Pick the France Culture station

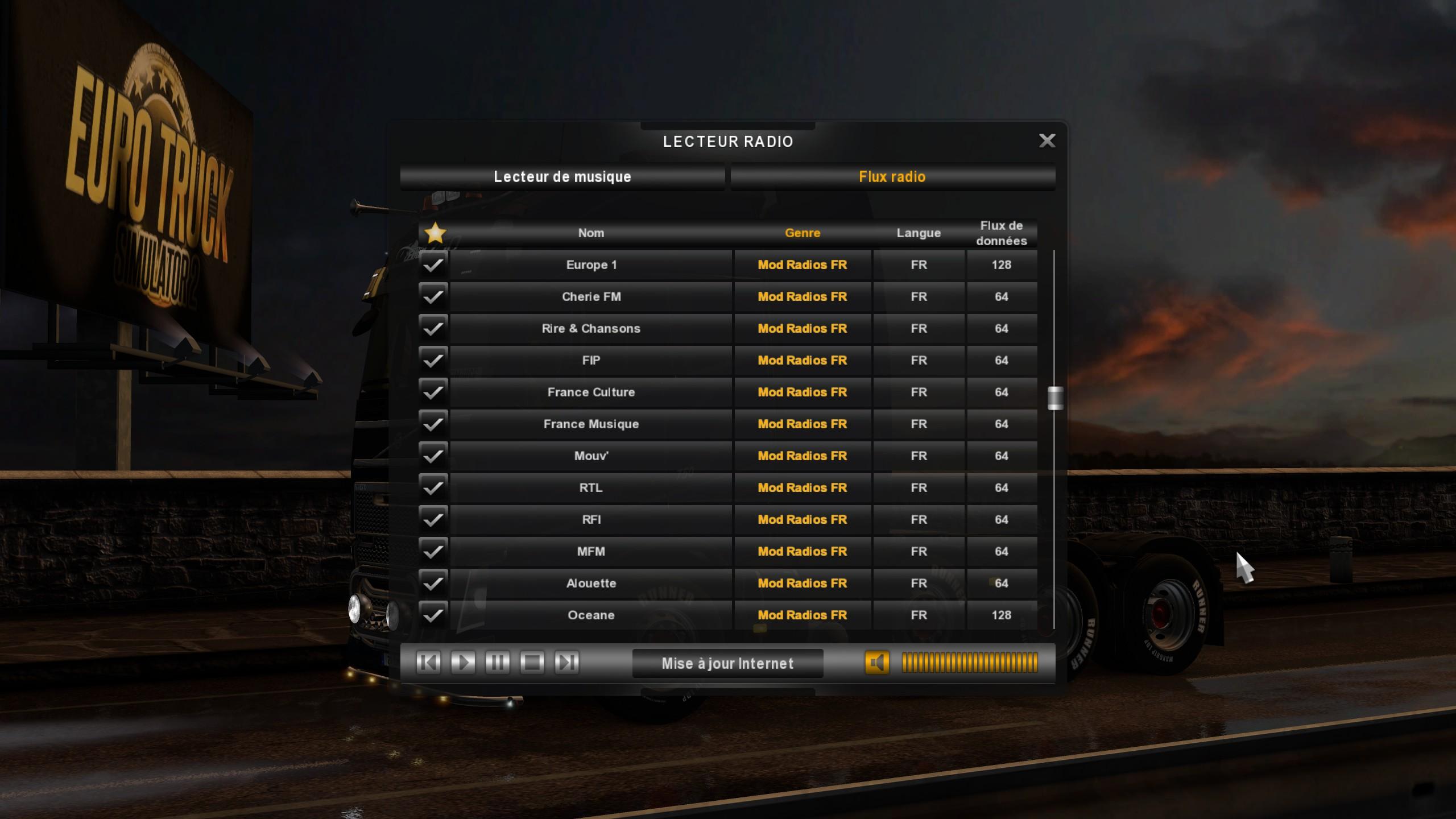(x=591, y=392)
